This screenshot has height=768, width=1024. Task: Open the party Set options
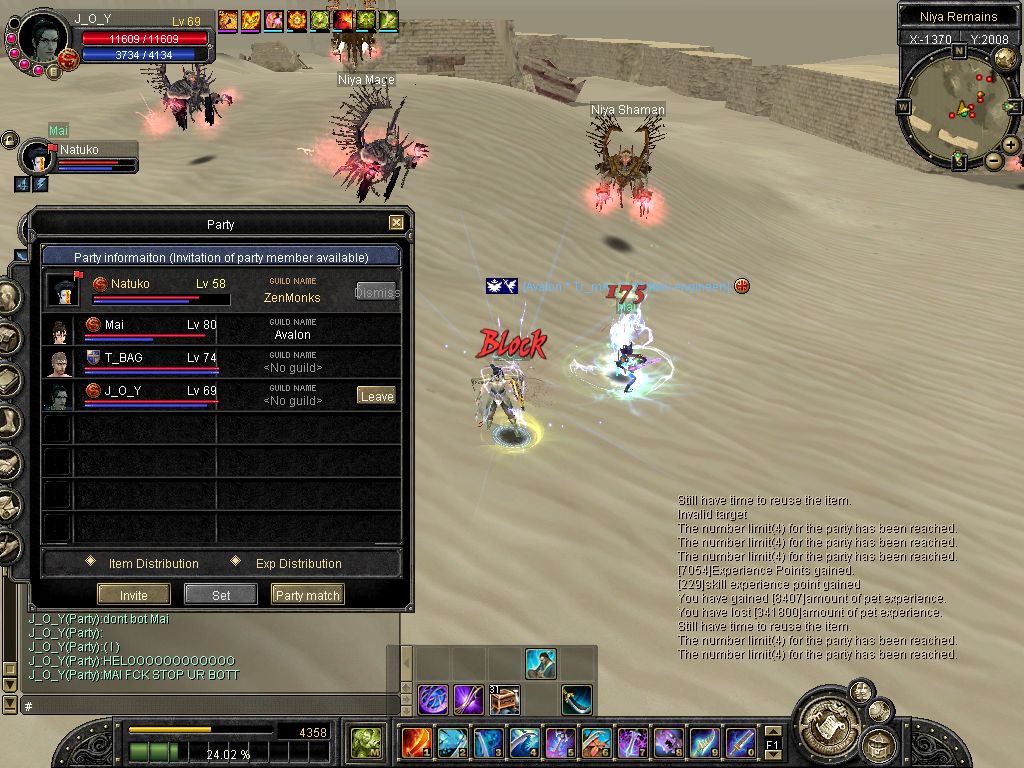pyautogui.click(x=221, y=595)
